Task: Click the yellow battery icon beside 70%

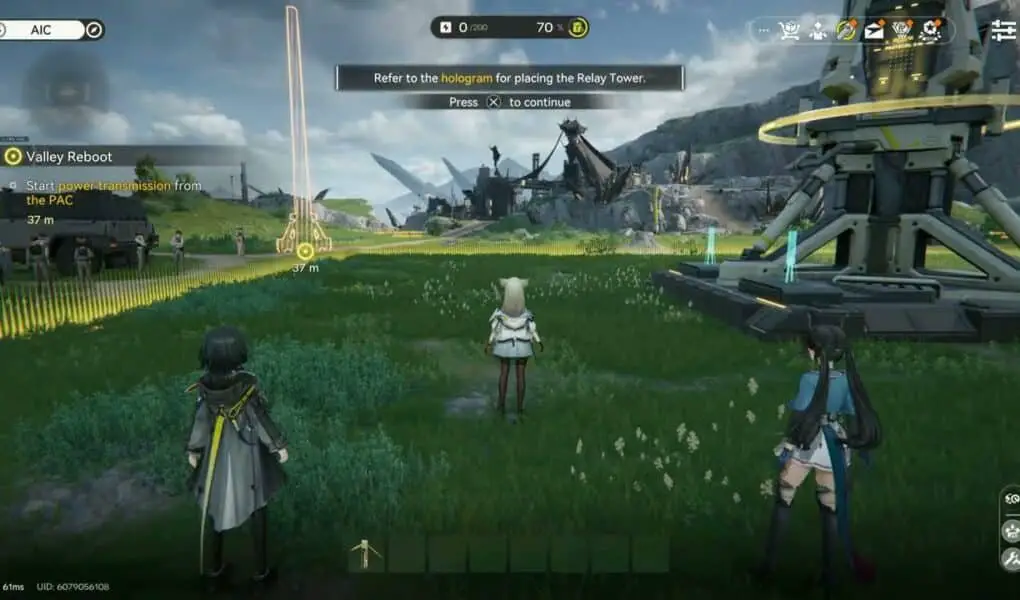Action: (x=578, y=27)
